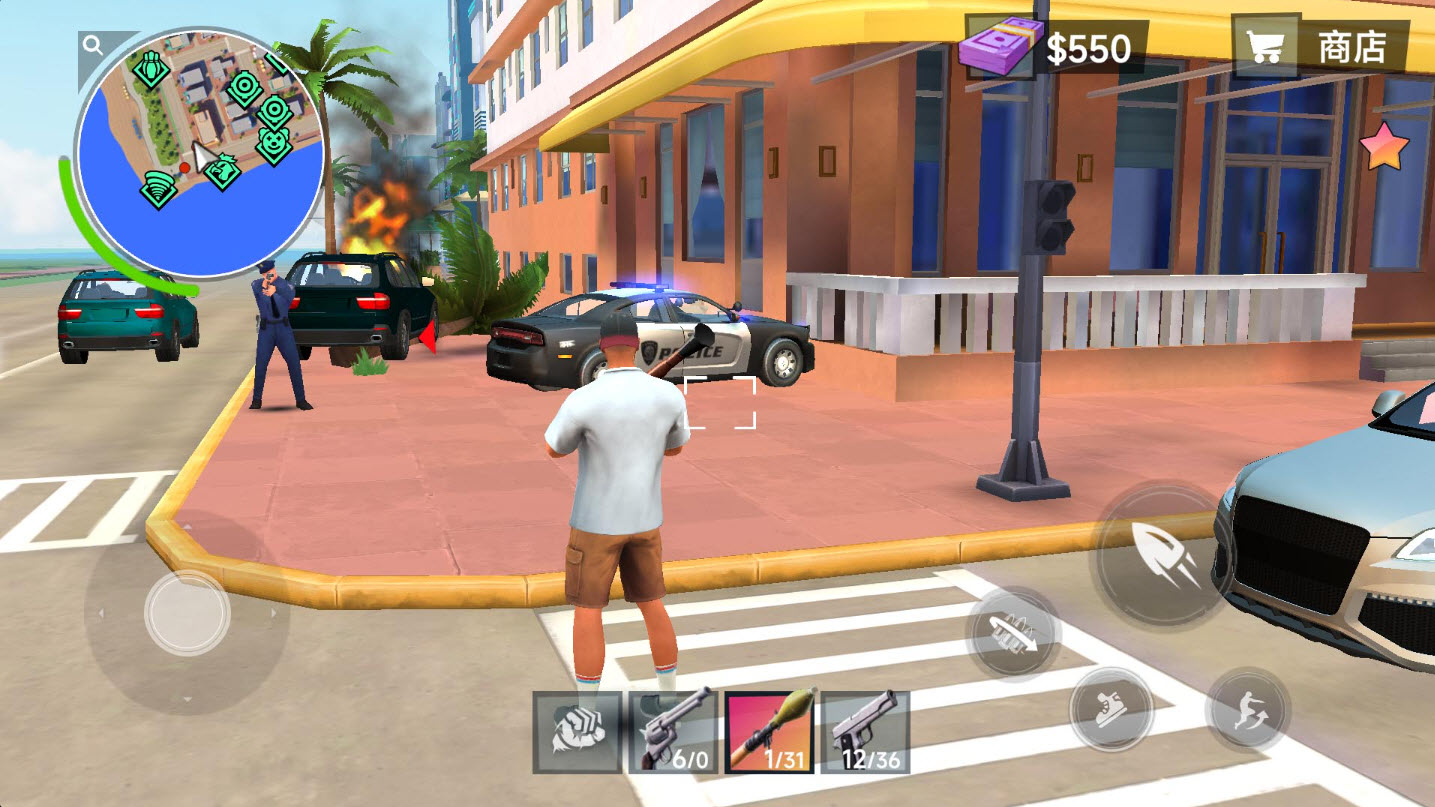Select the fist melee weapon slot

577,732
